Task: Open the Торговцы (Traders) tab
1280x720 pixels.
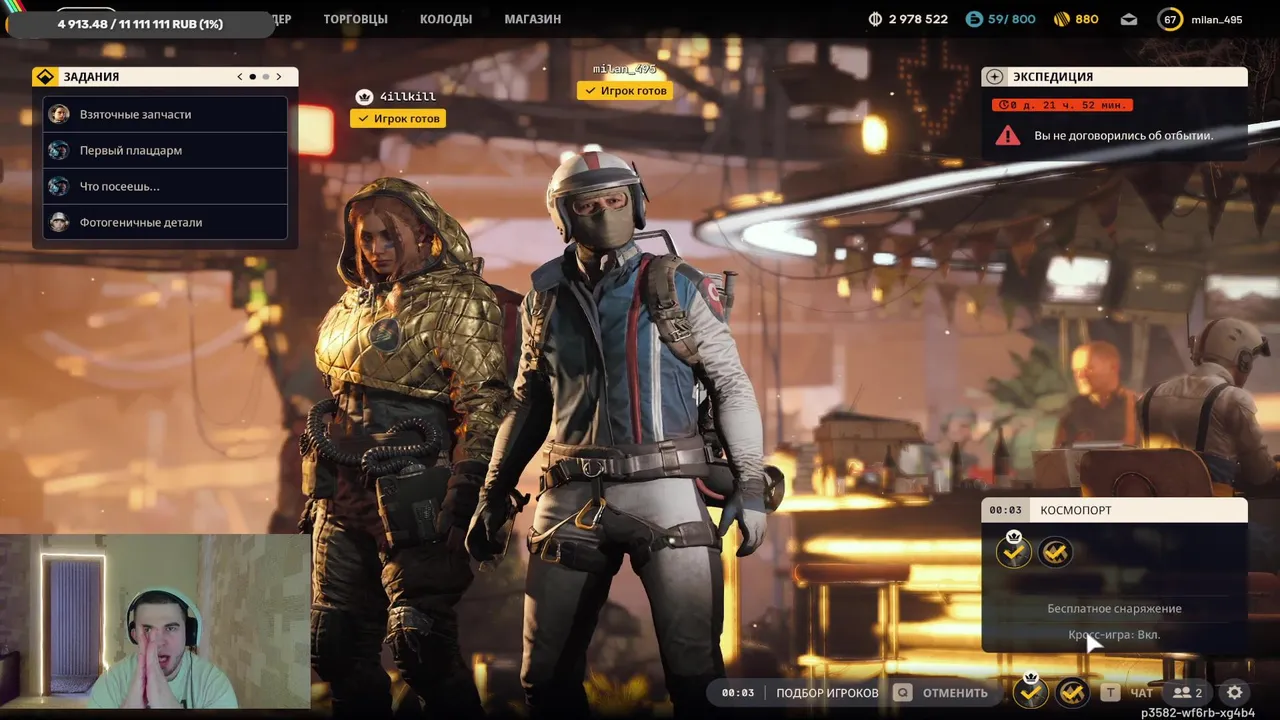Action: [x=355, y=19]
